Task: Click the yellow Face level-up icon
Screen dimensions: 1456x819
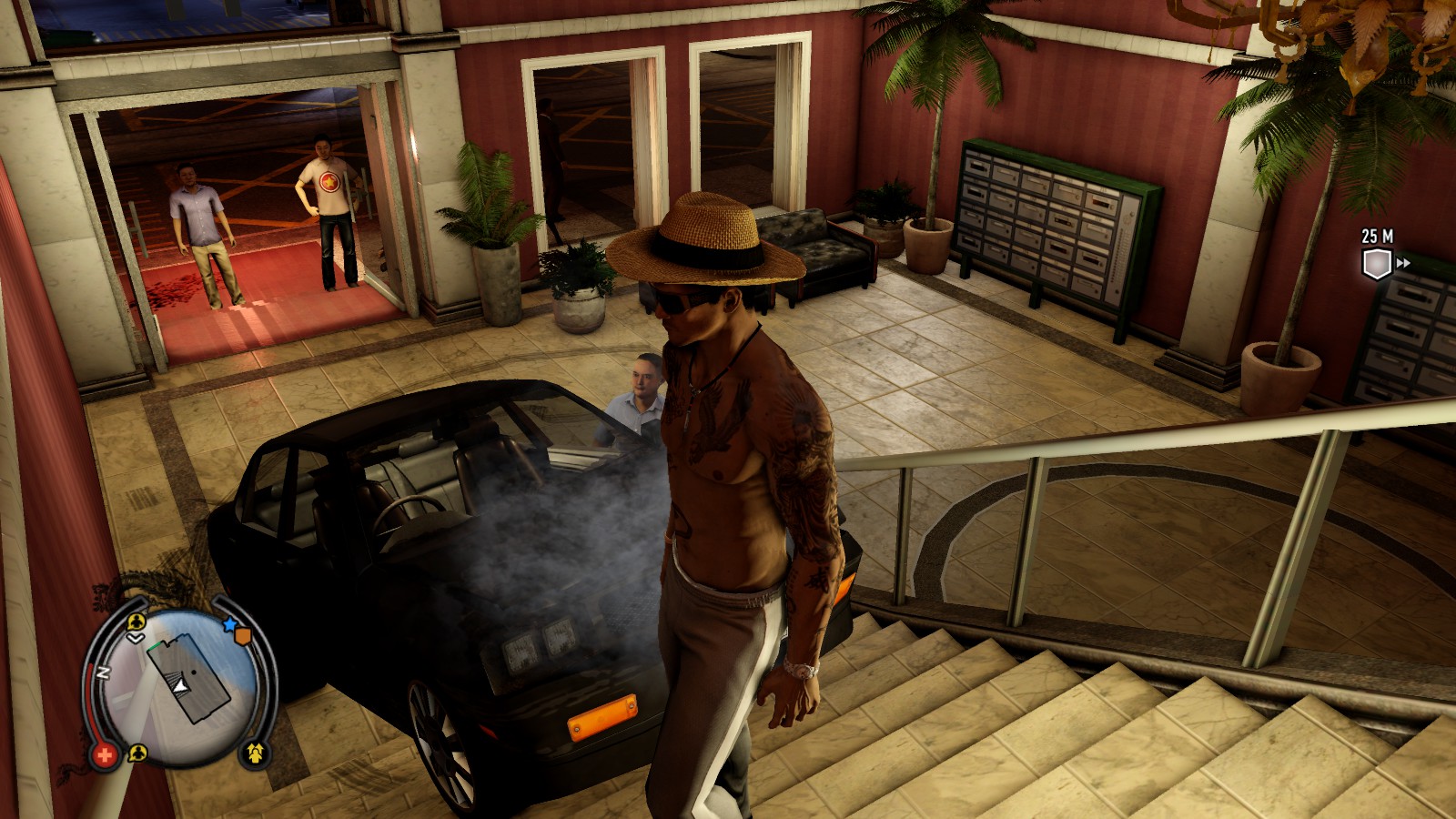Action: pos(255,753)
